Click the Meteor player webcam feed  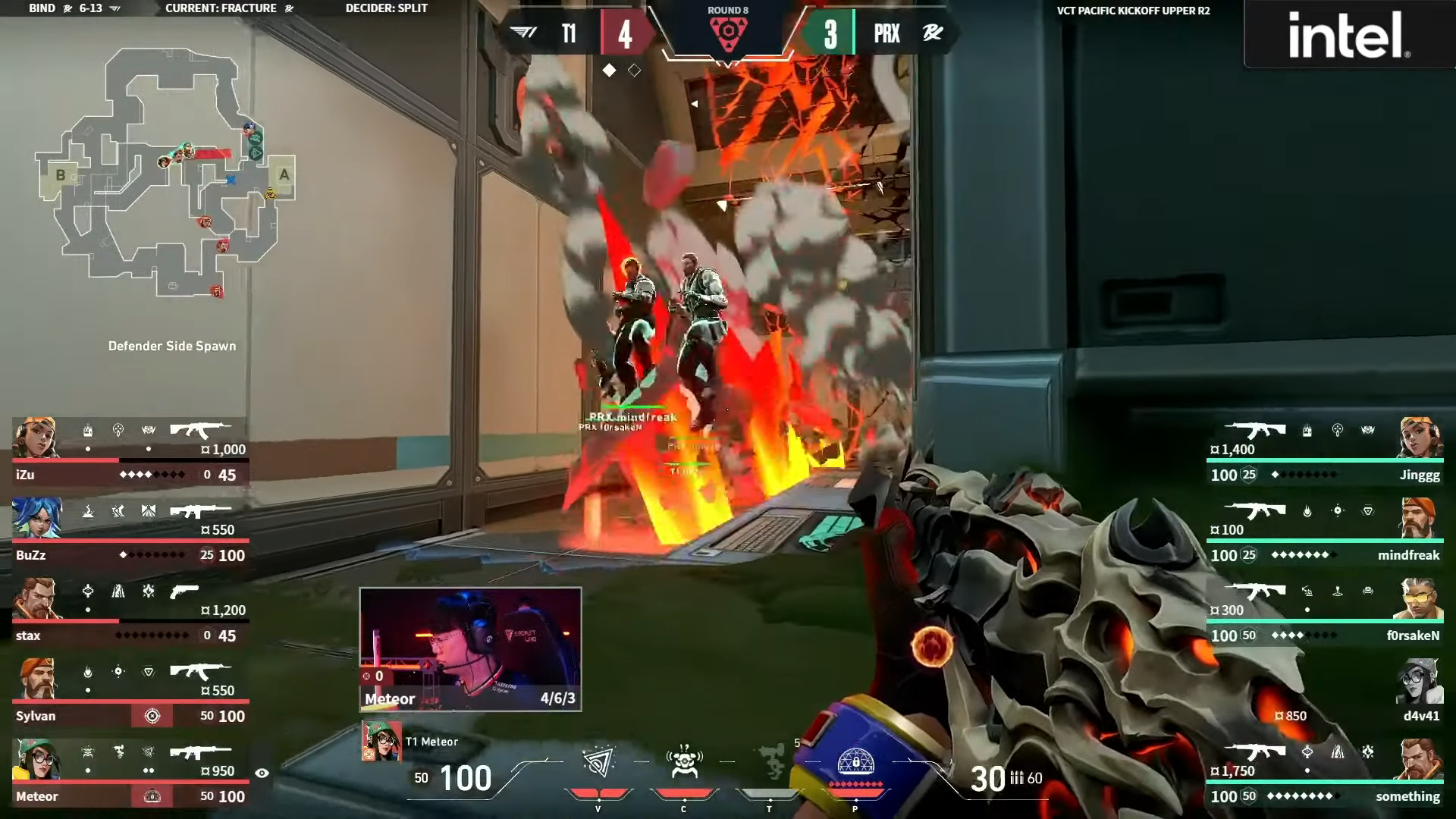(x=470, y=649)
